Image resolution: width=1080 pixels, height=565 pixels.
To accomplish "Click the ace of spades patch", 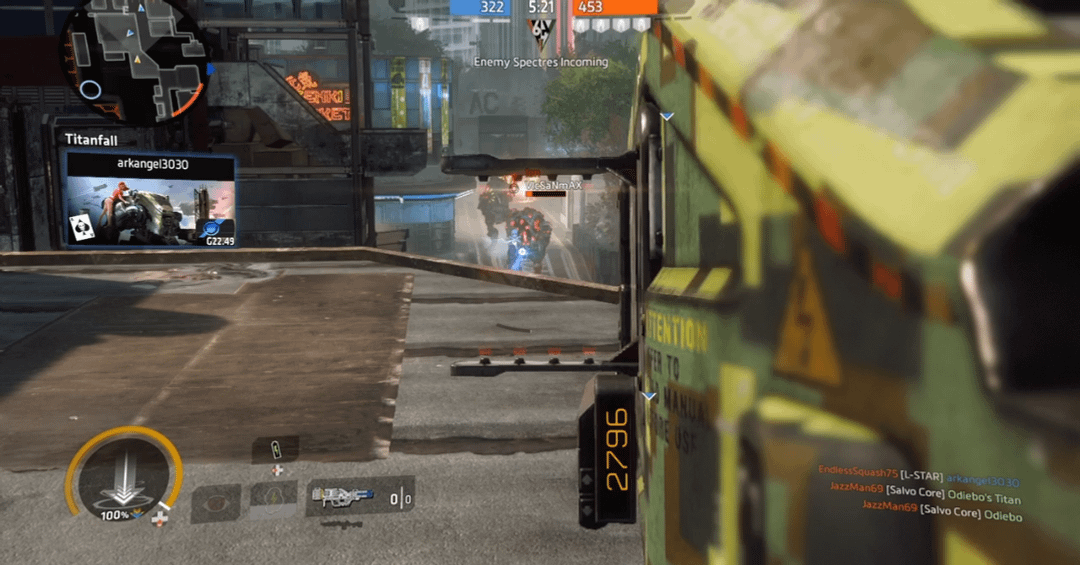I will point(79,230).
